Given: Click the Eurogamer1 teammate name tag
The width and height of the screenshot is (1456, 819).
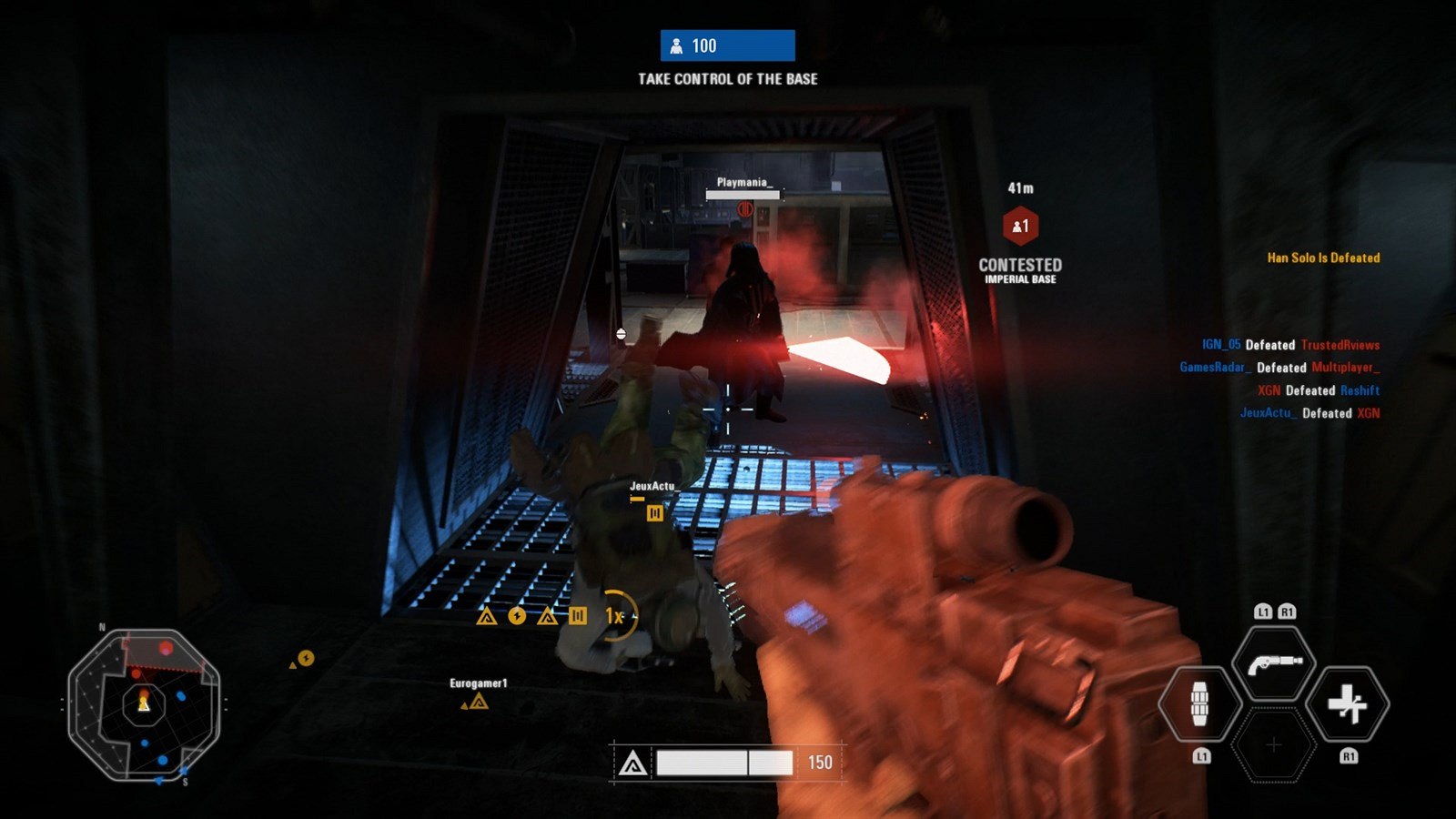Looking at the screenshot, I should tap(478, 683).
